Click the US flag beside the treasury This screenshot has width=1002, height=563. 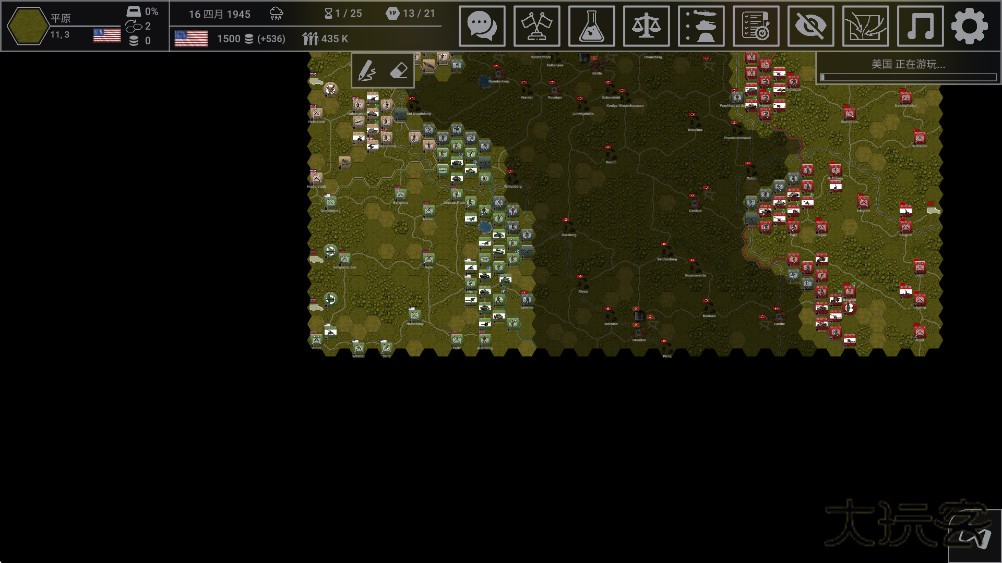click(191, 38)
